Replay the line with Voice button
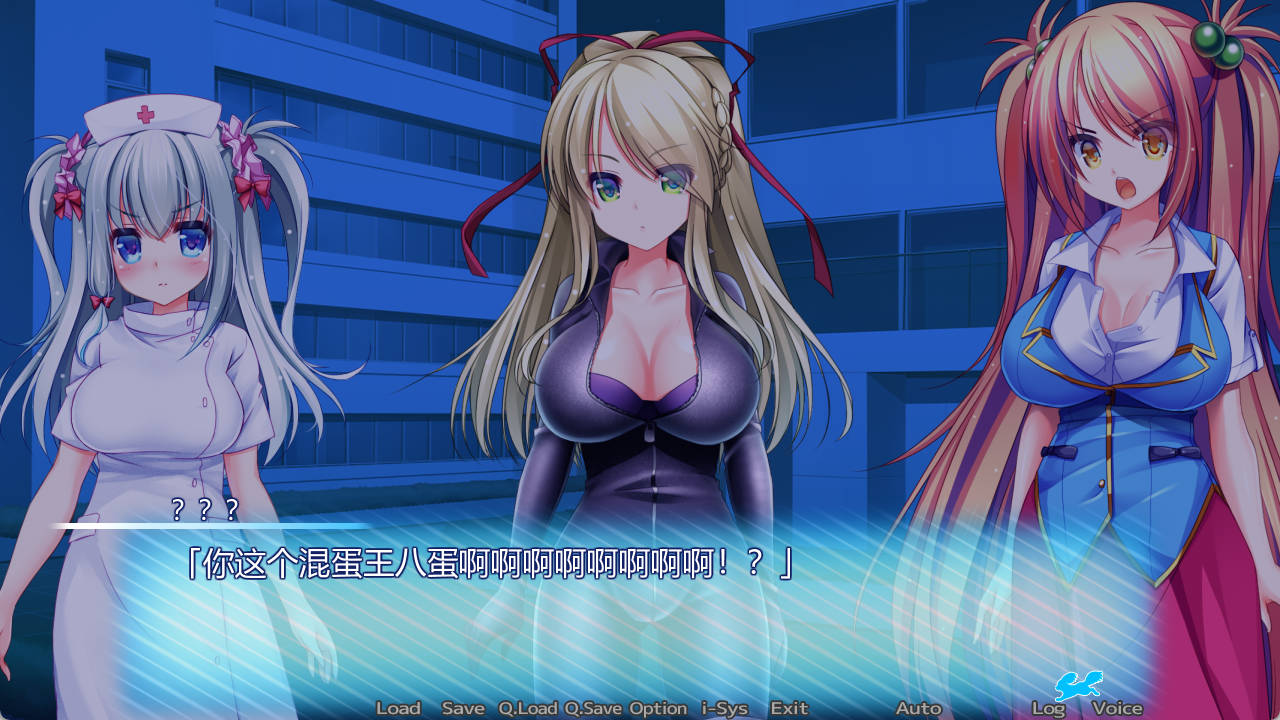 [x=1117, y=708]
